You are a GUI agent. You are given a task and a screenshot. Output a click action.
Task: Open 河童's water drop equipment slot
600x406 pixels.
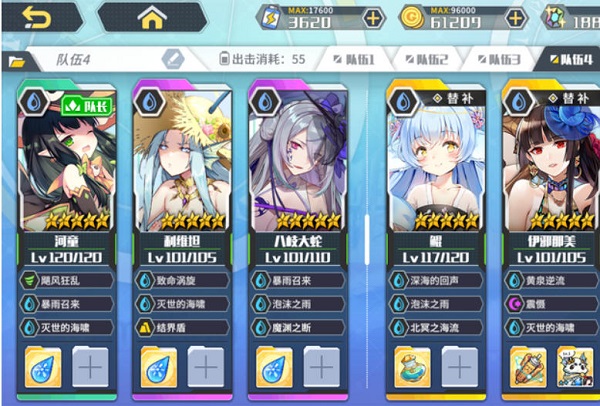click(x=45, y=367)
